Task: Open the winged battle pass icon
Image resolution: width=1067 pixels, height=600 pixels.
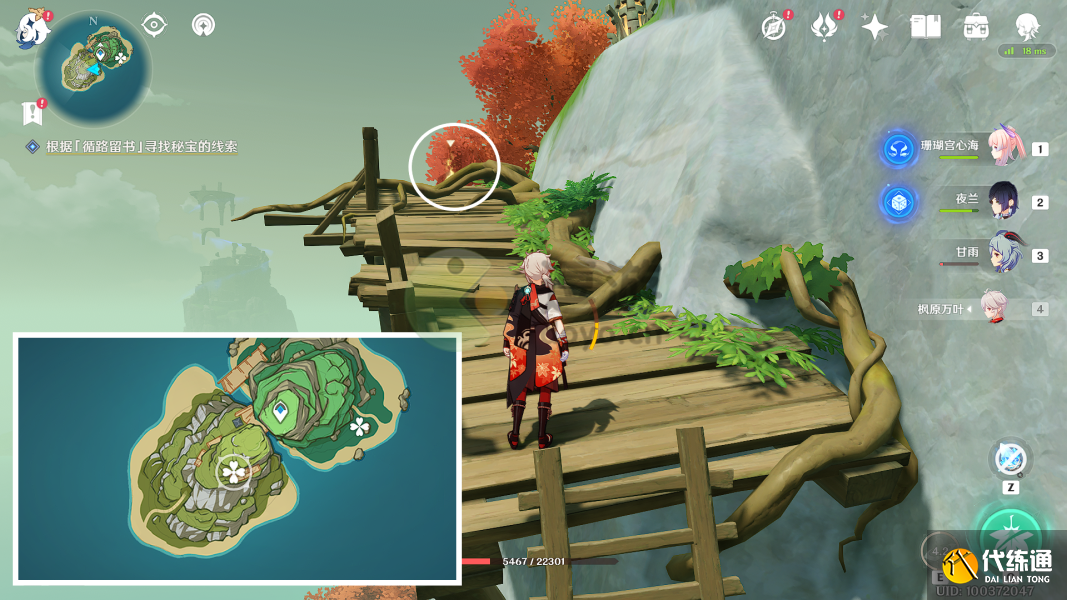Action: pos(823,27)
